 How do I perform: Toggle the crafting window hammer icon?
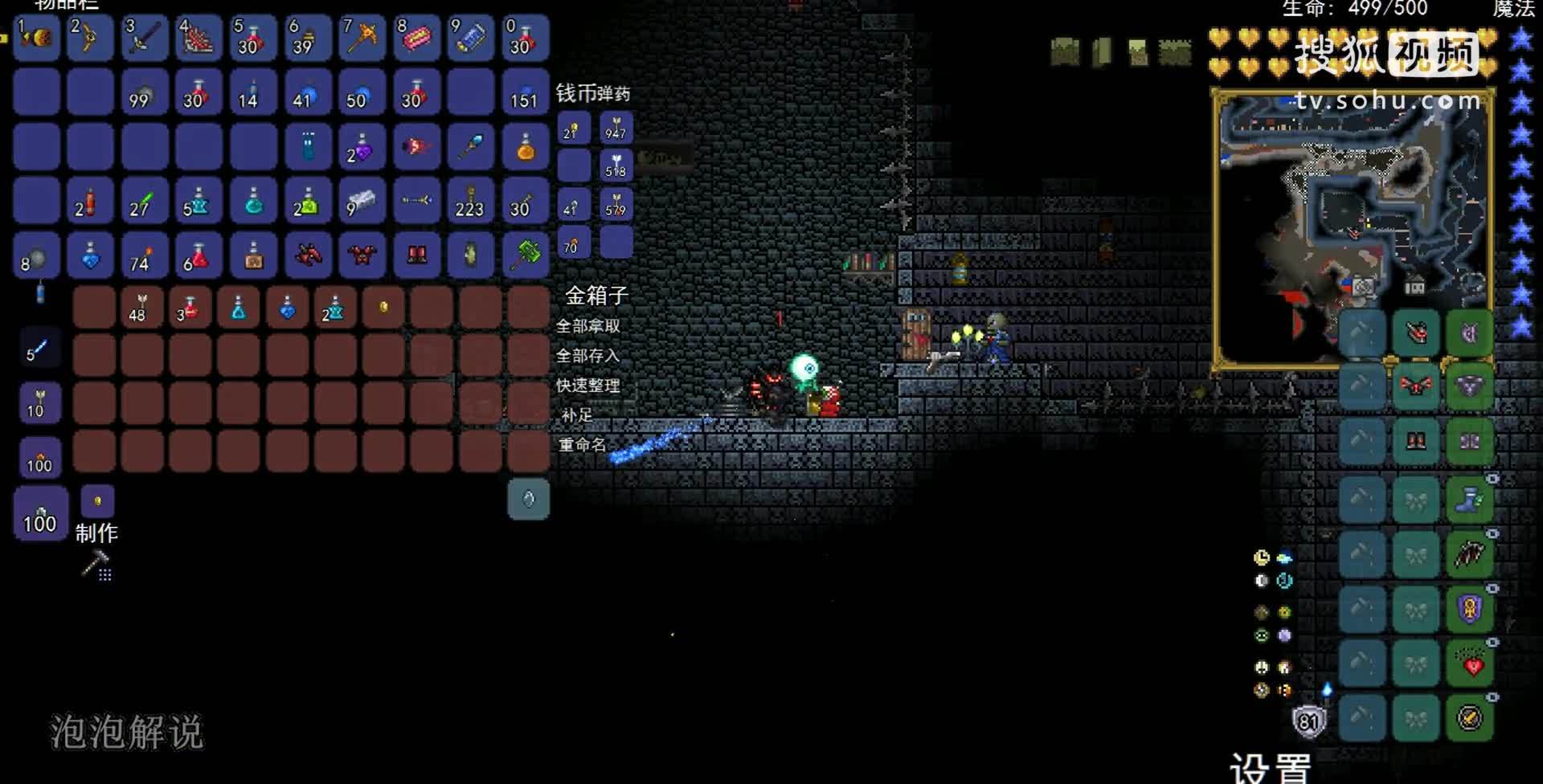tap(96, 565)
